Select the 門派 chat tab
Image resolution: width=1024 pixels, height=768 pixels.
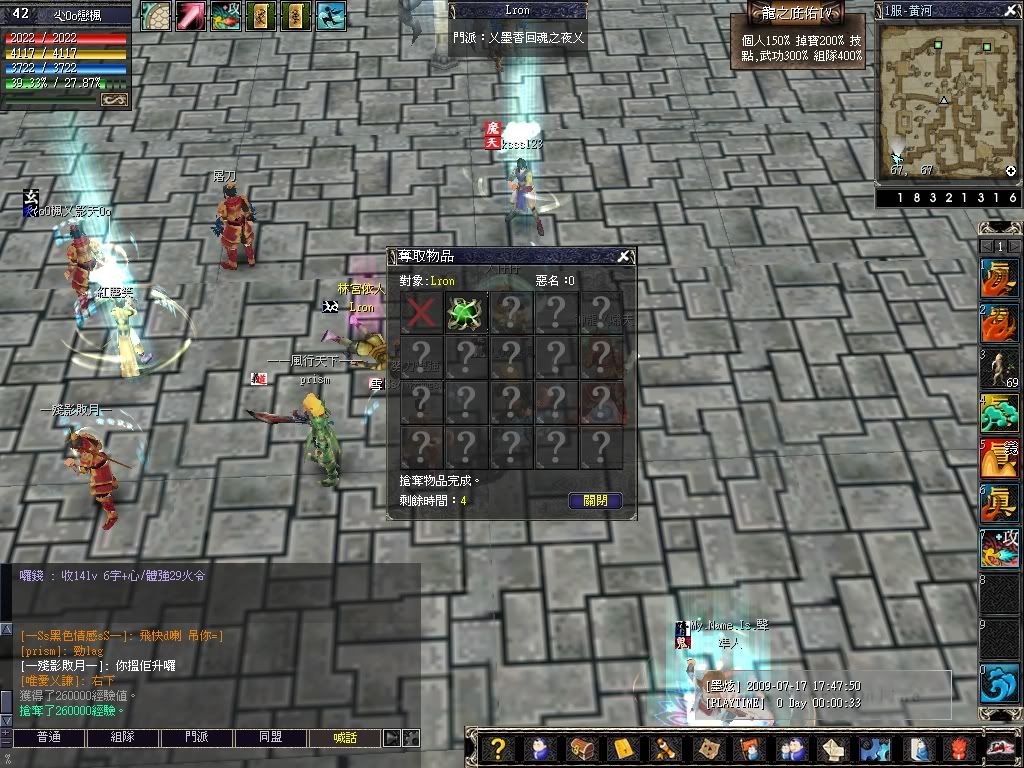coord(197,738)
